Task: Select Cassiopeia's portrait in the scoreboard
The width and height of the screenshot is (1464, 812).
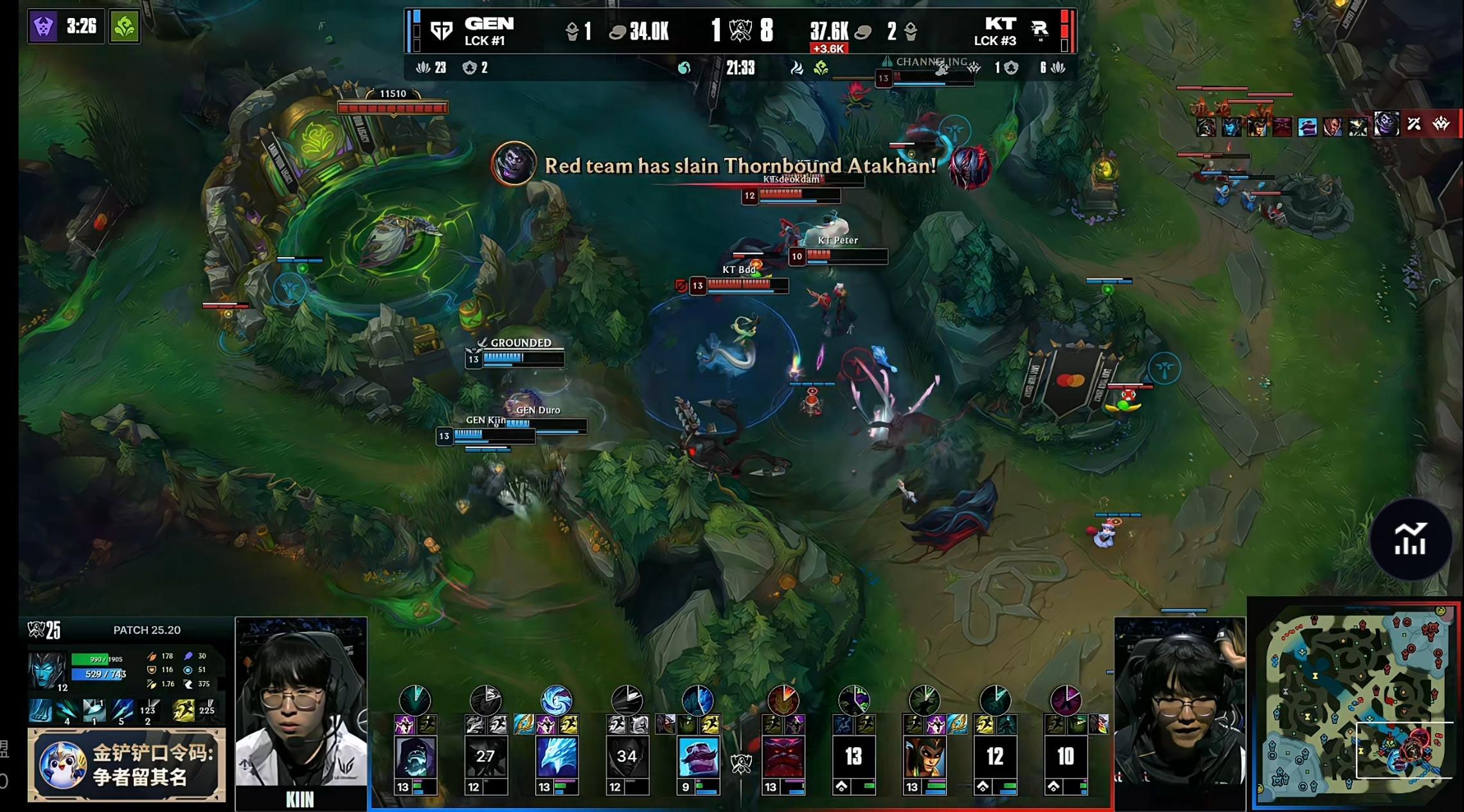Action: 924,757
